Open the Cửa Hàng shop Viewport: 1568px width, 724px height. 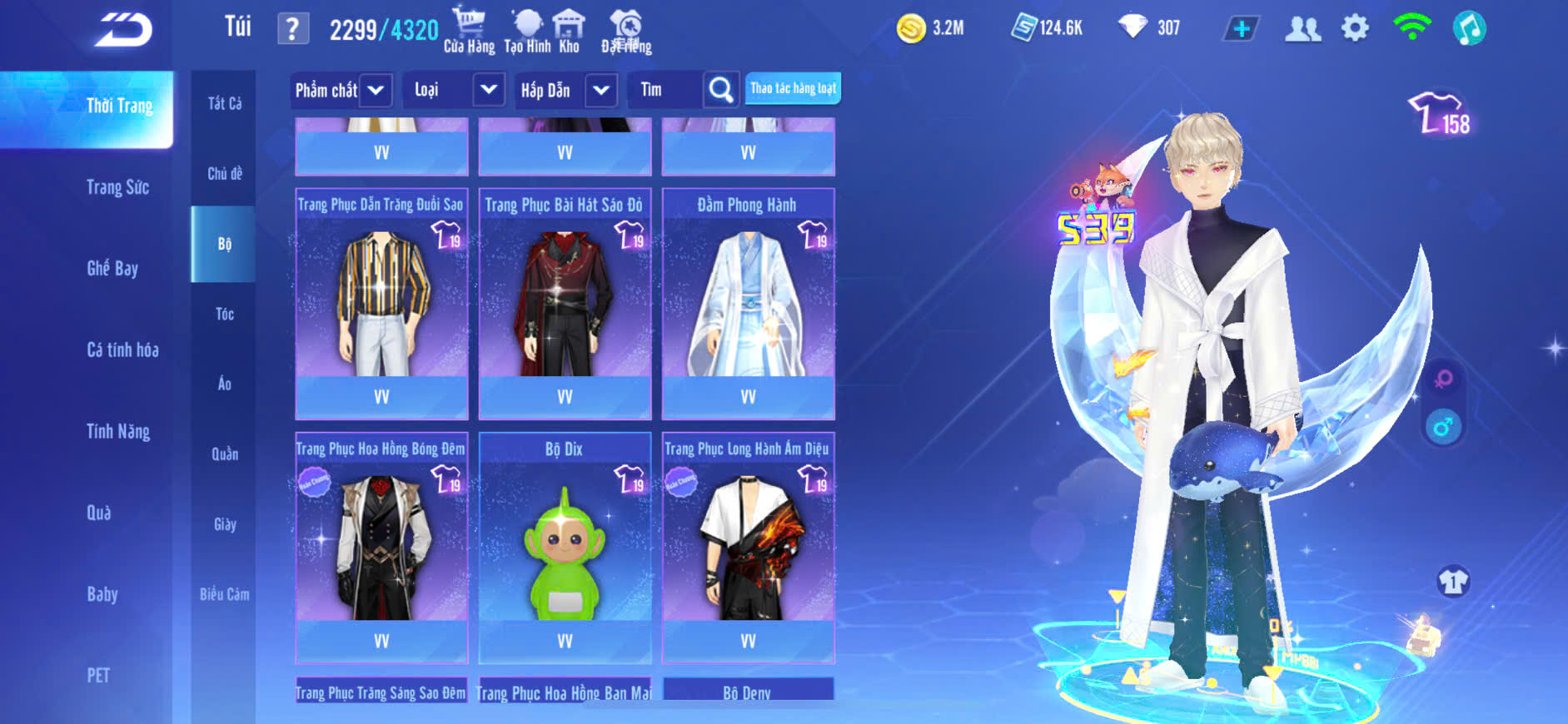point(469,30)
